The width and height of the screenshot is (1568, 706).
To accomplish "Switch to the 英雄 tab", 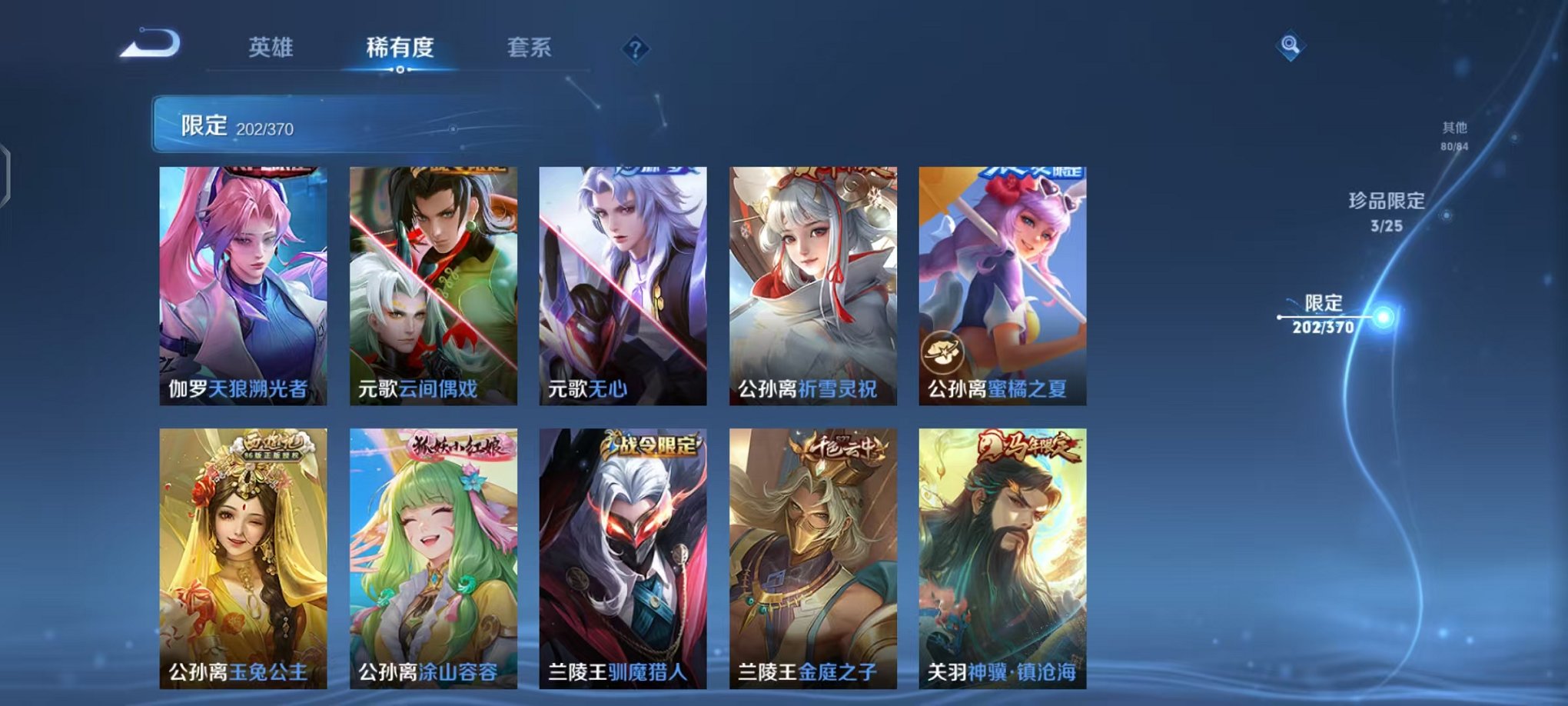I will click(x=273, y=48).
